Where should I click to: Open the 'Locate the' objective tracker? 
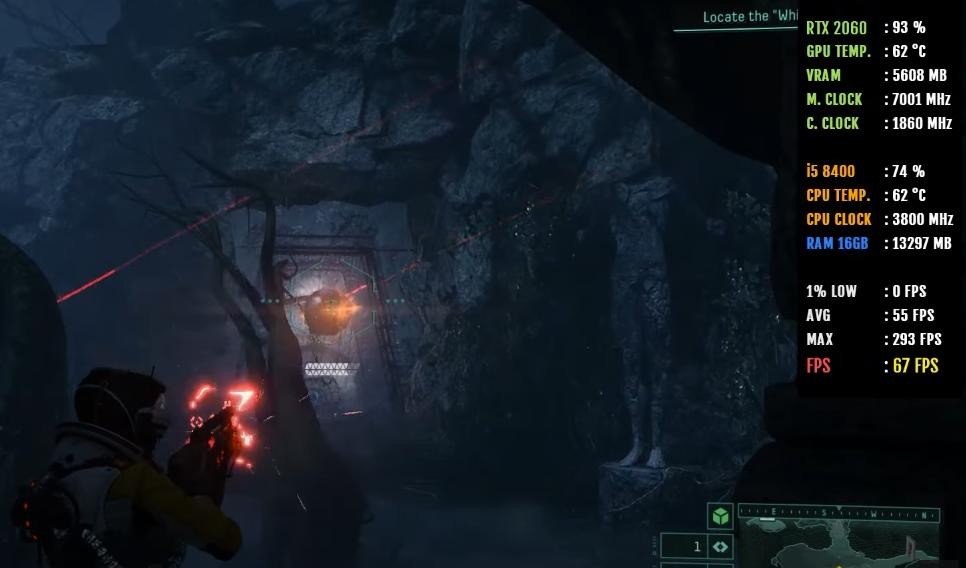(x=749, y=17)
